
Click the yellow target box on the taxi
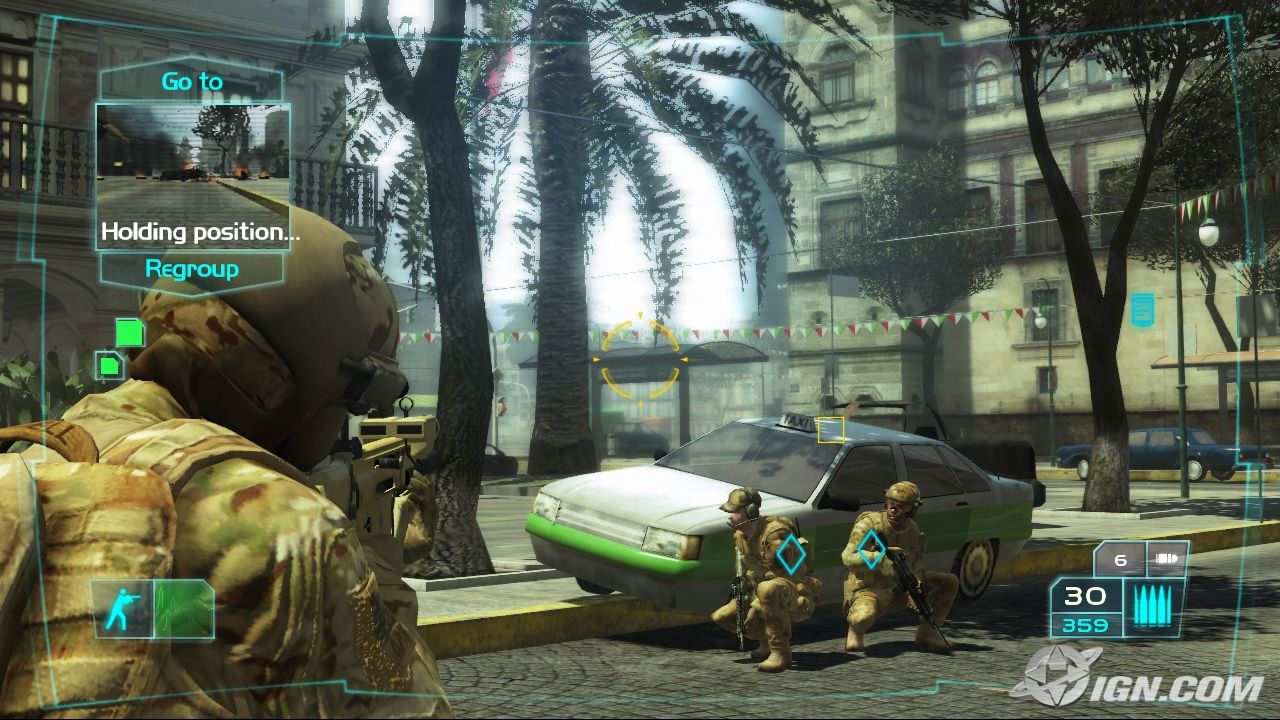click(831, 430)
